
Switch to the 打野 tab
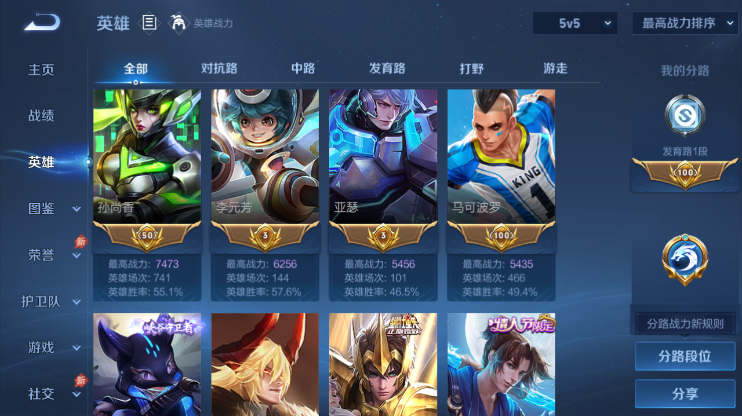(x=471, y=69)
